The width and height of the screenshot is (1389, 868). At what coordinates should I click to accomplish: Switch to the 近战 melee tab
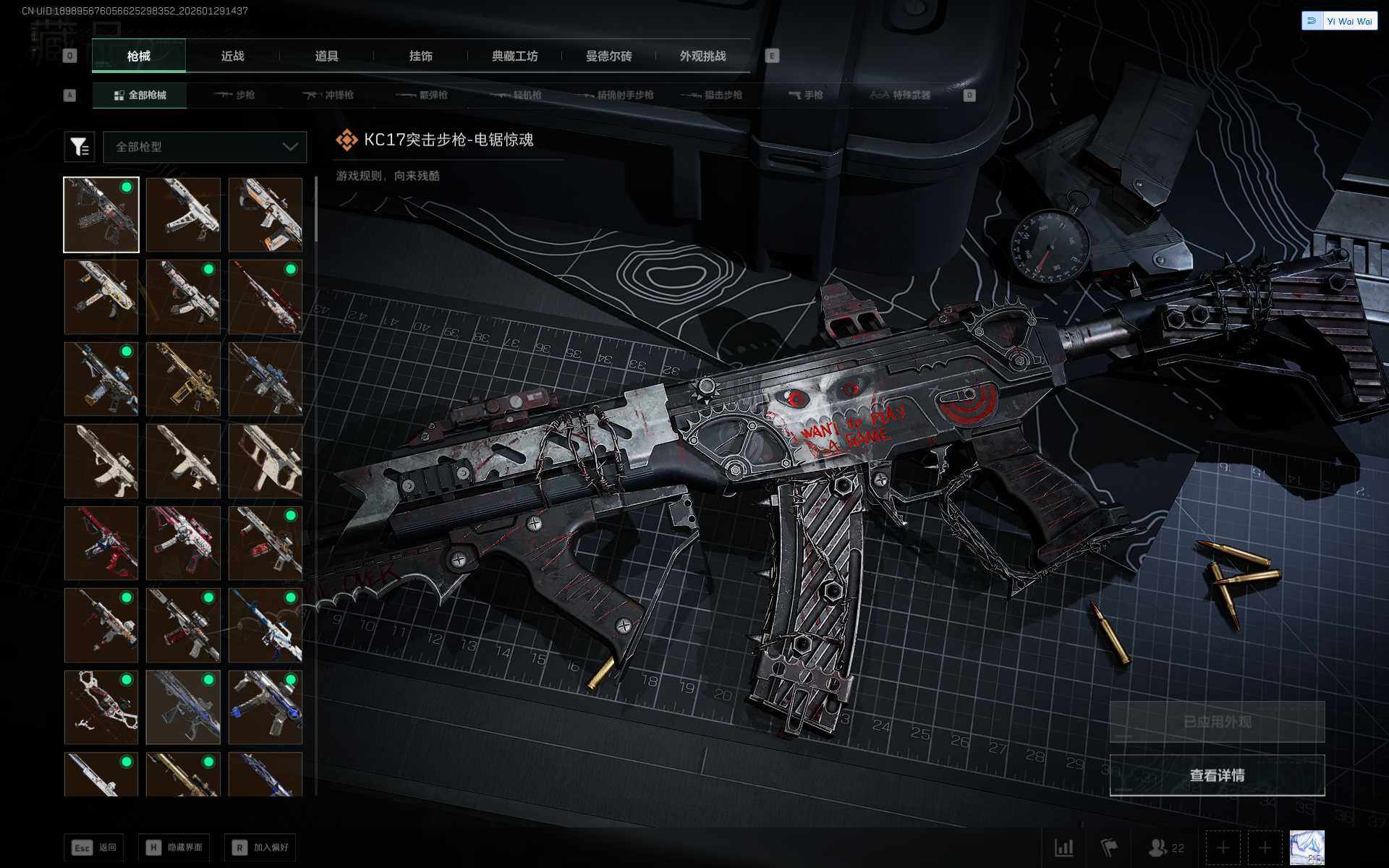(232, 56)
